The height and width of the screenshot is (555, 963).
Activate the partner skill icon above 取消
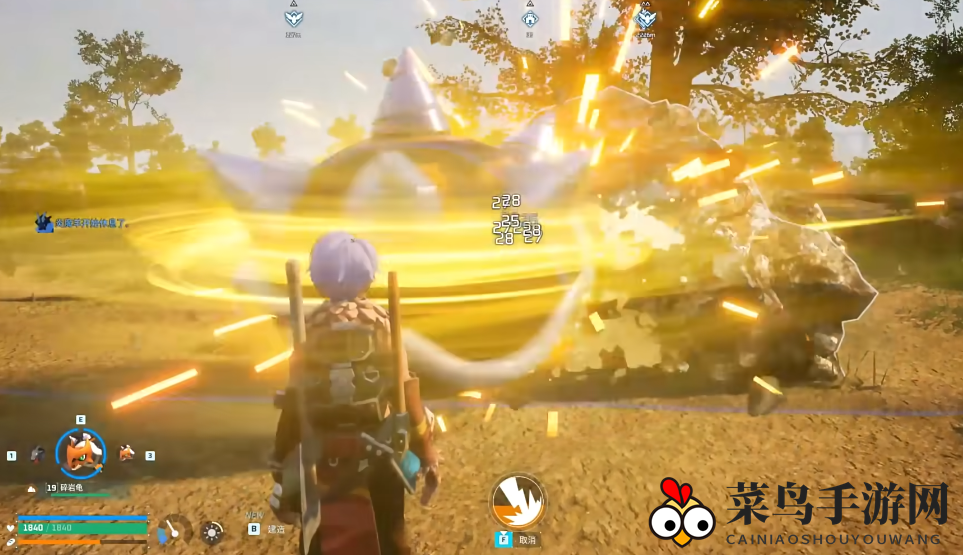point(518,500)
